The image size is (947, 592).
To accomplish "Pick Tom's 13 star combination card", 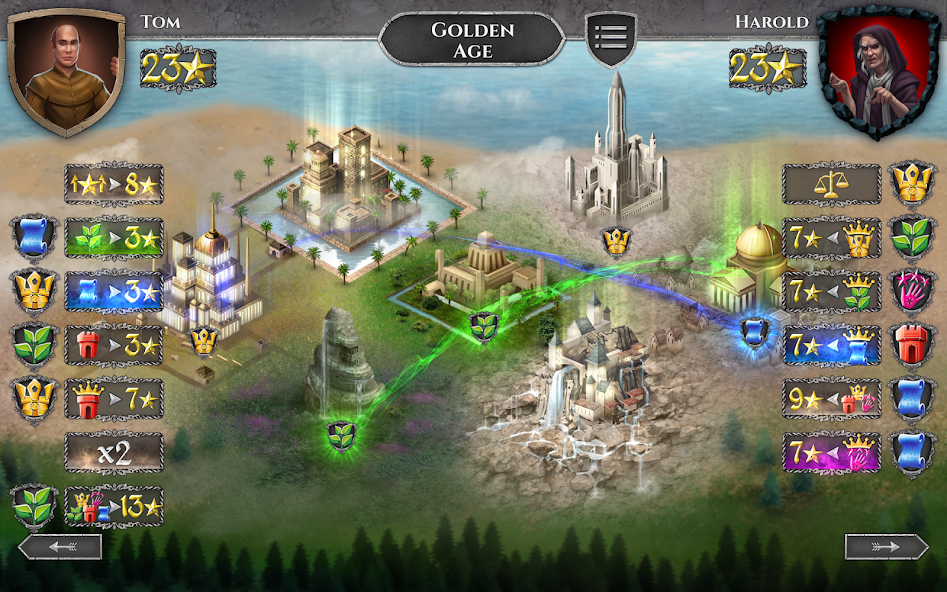I will [113, 506].
